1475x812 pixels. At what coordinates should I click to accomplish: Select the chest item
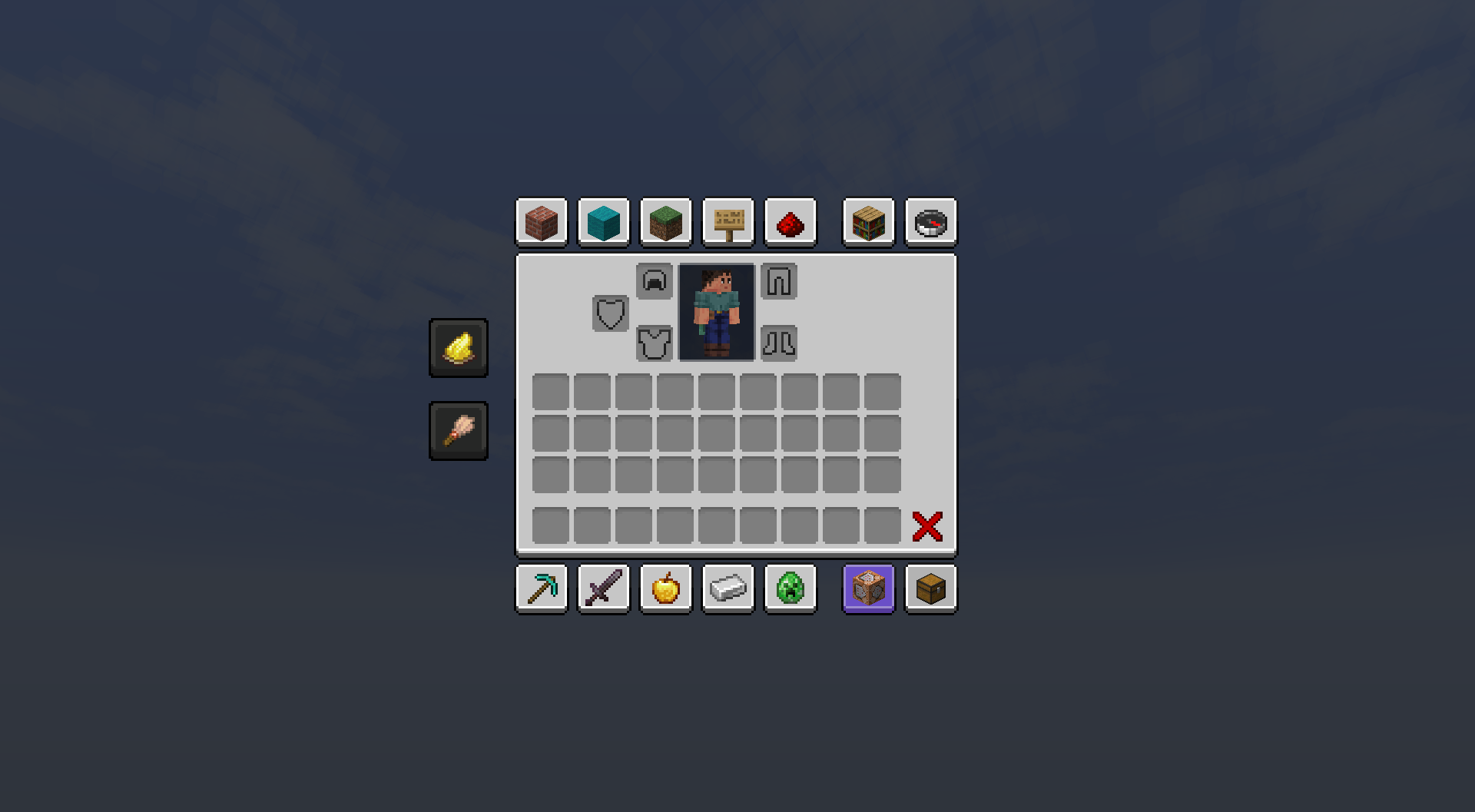tap(930, 588)
